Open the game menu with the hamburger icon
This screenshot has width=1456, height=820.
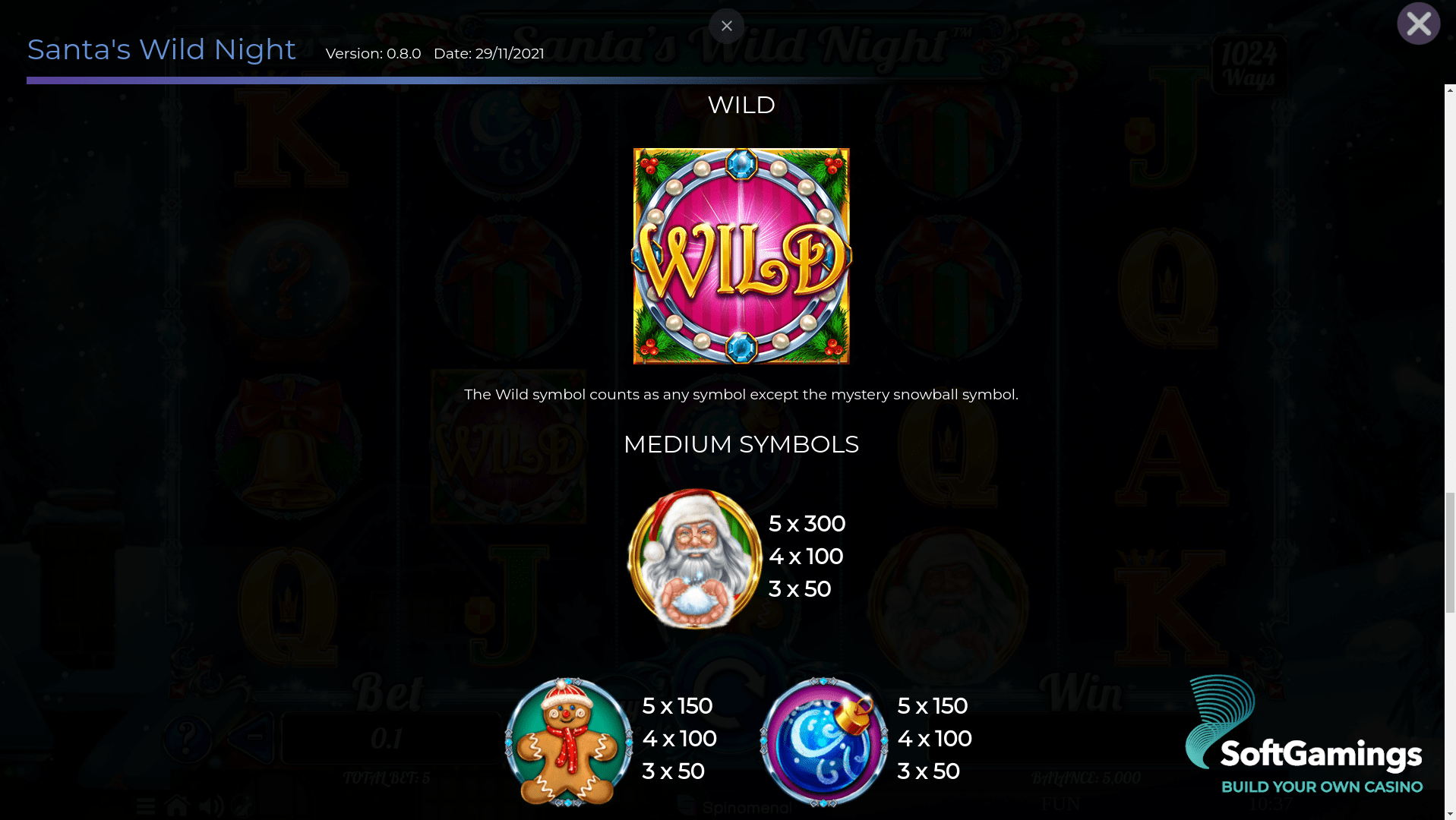point(146,806)
